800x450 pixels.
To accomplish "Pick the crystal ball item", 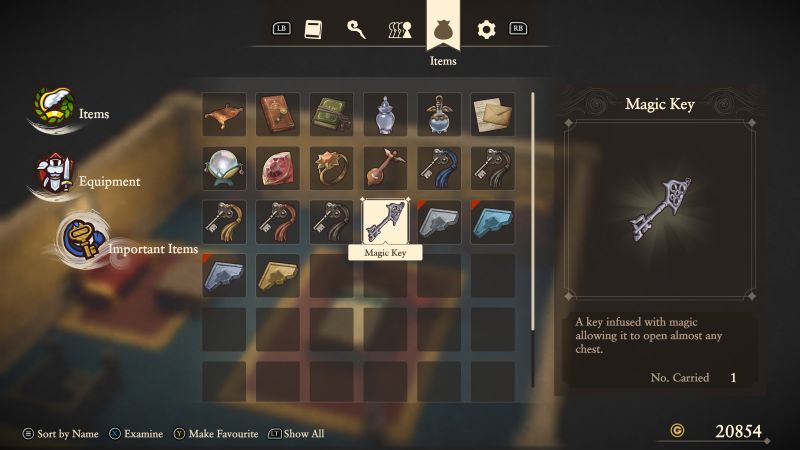I will pos(224,168).
